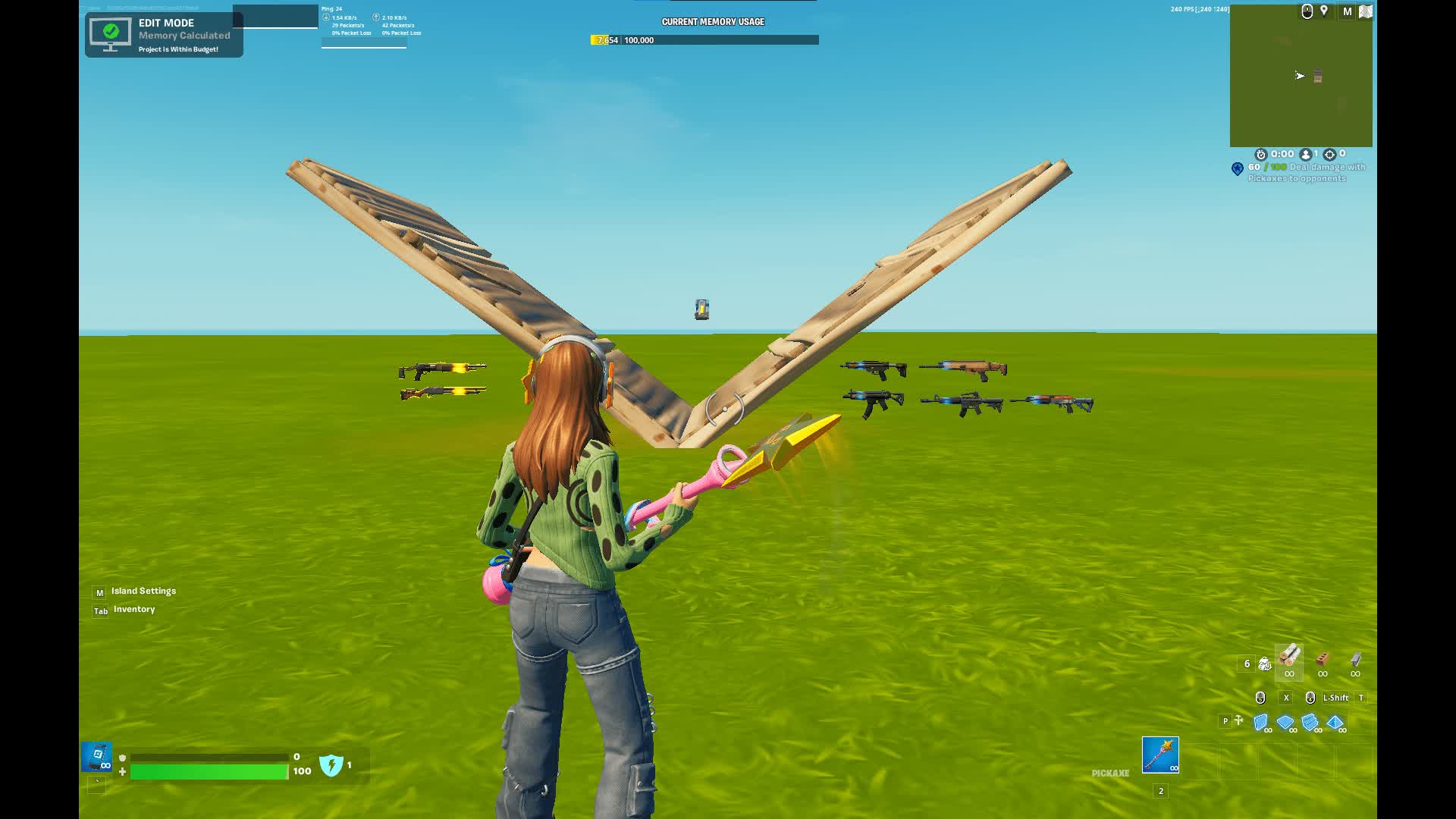Click the Edit Mode memory status panel
The height and width of the screenshot is (819, 1456).
pyautogui.click(x=164, y=35)
